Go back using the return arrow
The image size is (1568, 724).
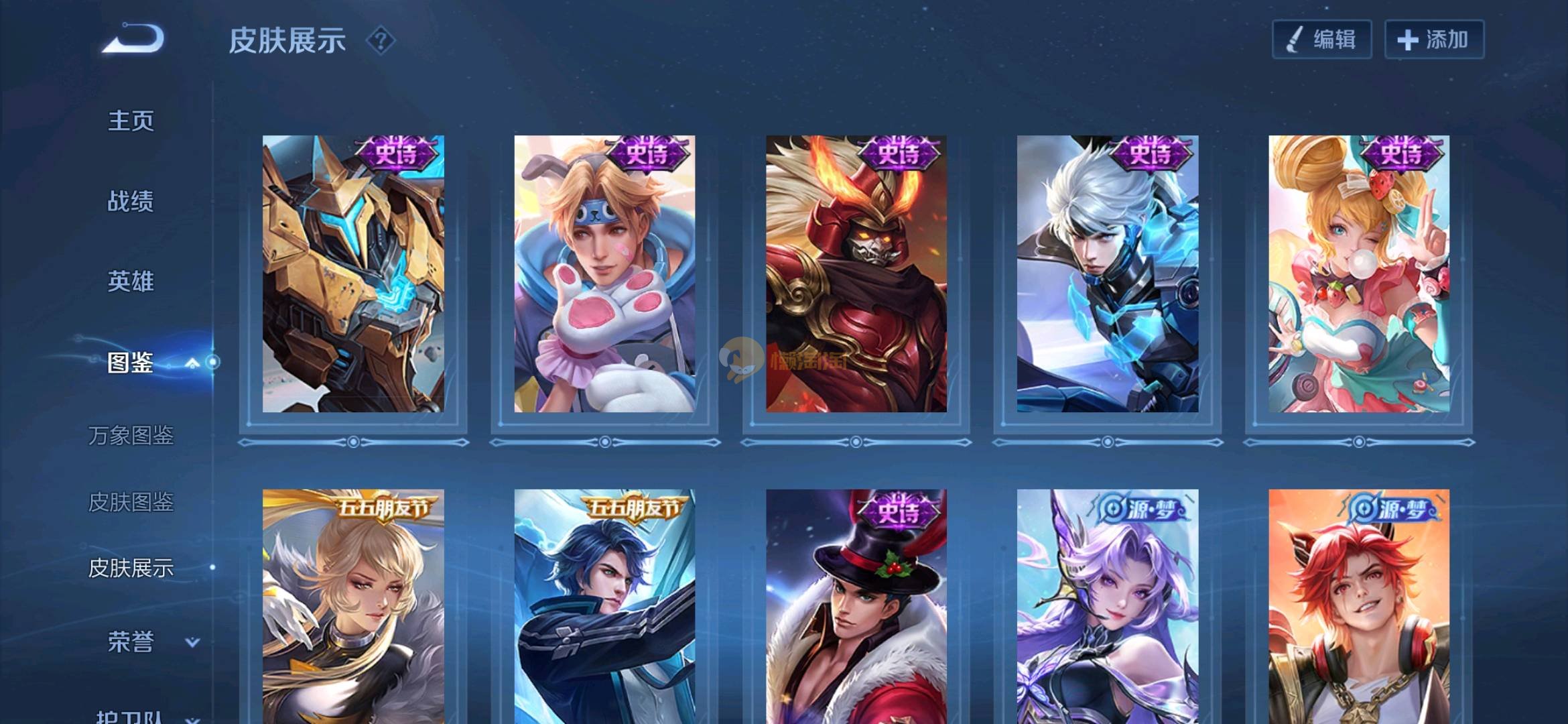click(x=133, y=38)
